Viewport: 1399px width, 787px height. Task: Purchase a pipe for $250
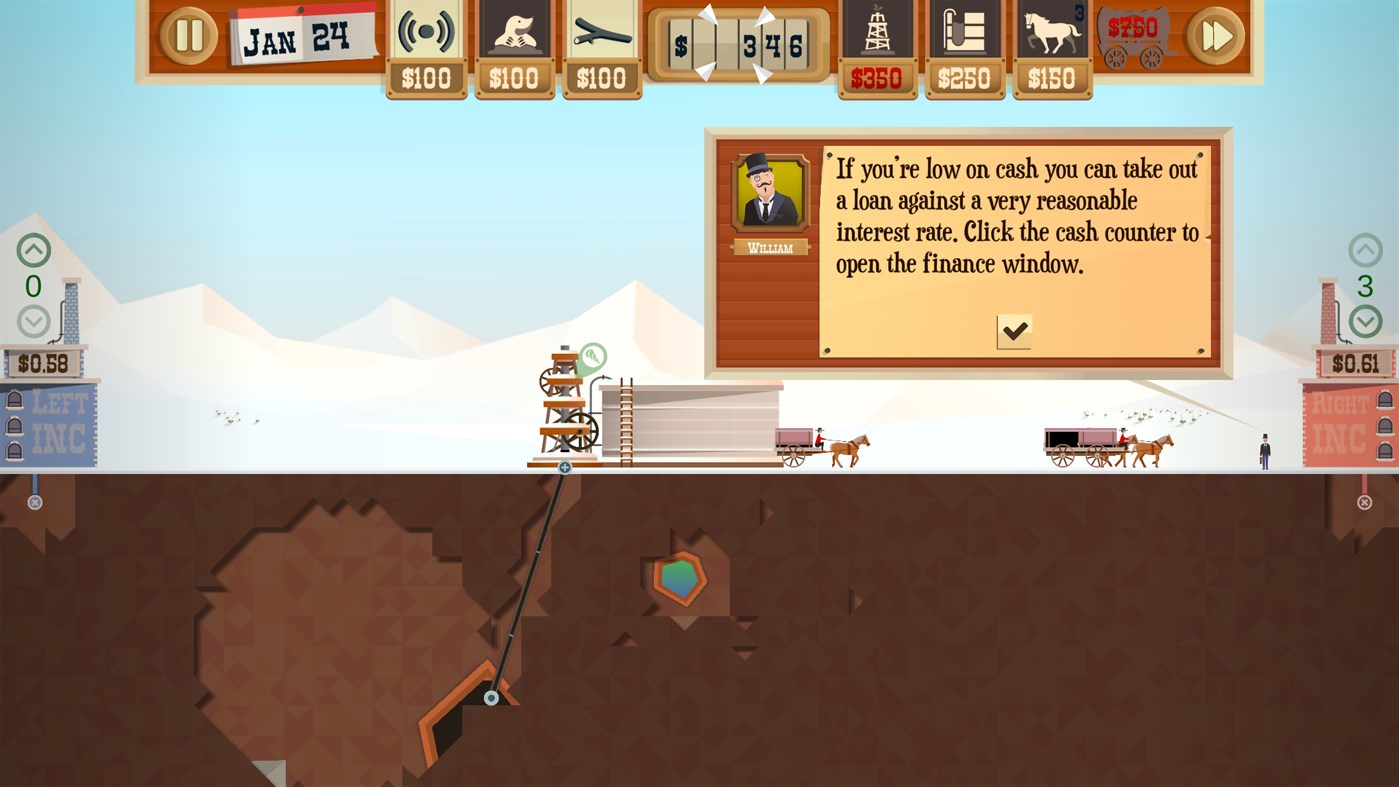coord(964,30)
